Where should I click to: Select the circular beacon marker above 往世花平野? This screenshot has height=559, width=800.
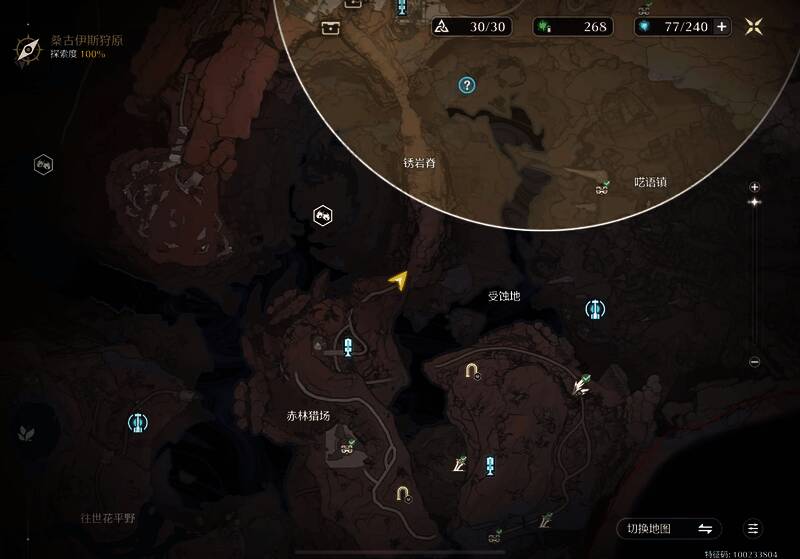point(137,424)
